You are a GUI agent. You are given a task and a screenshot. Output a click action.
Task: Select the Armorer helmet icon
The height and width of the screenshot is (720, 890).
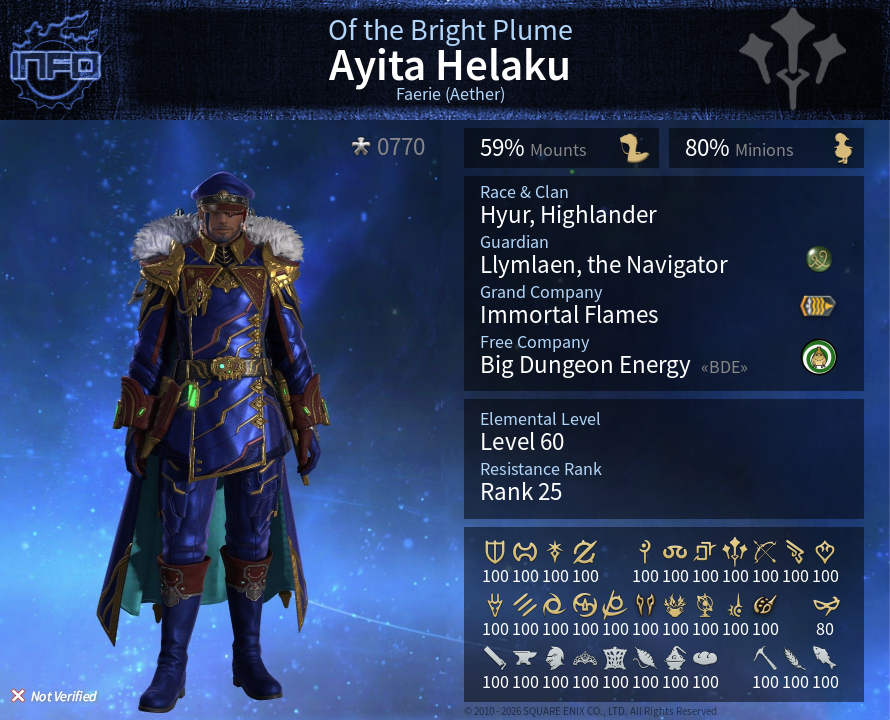tap(555, 657)
